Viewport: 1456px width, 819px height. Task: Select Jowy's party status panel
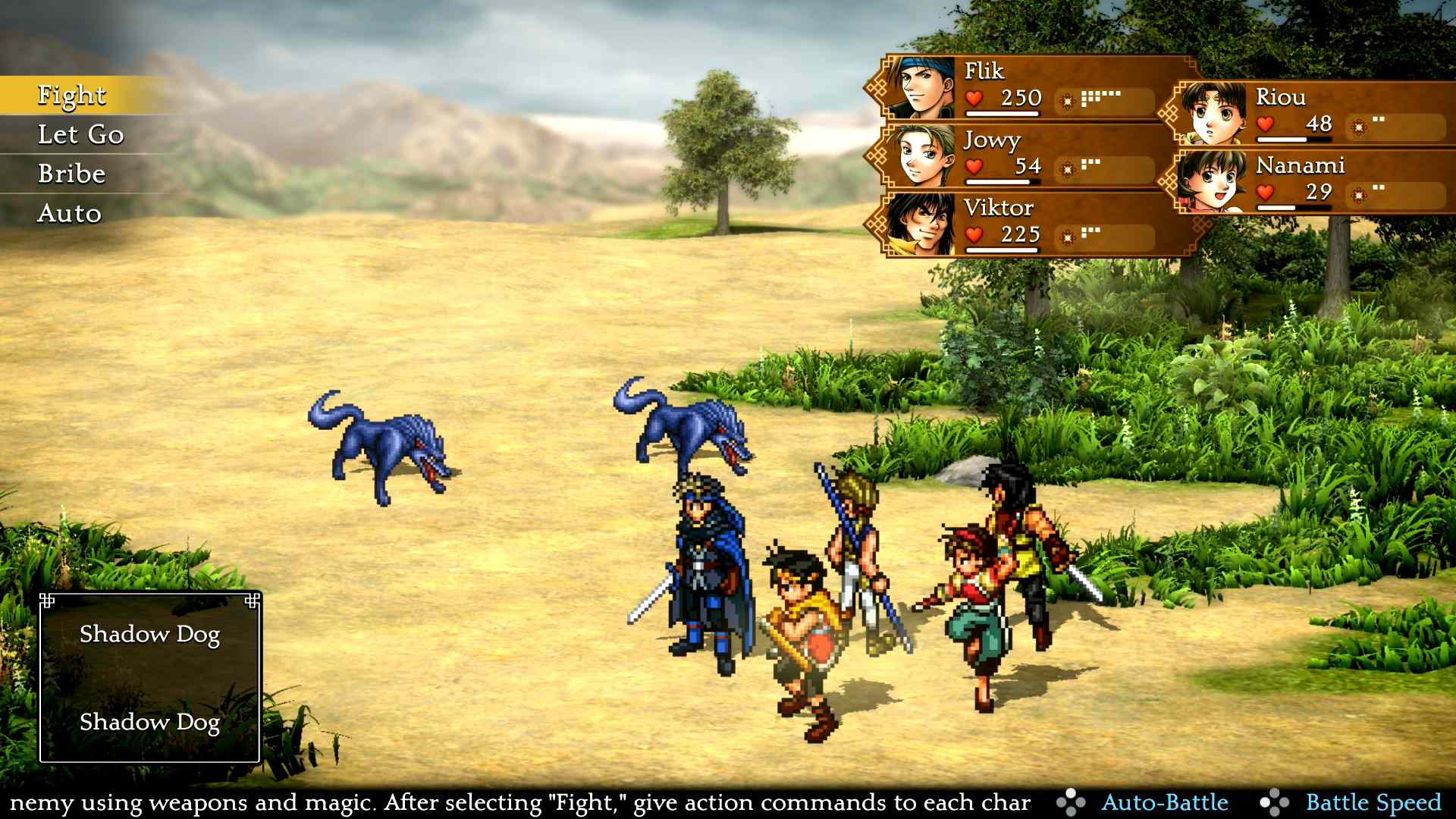point(1024,156)
